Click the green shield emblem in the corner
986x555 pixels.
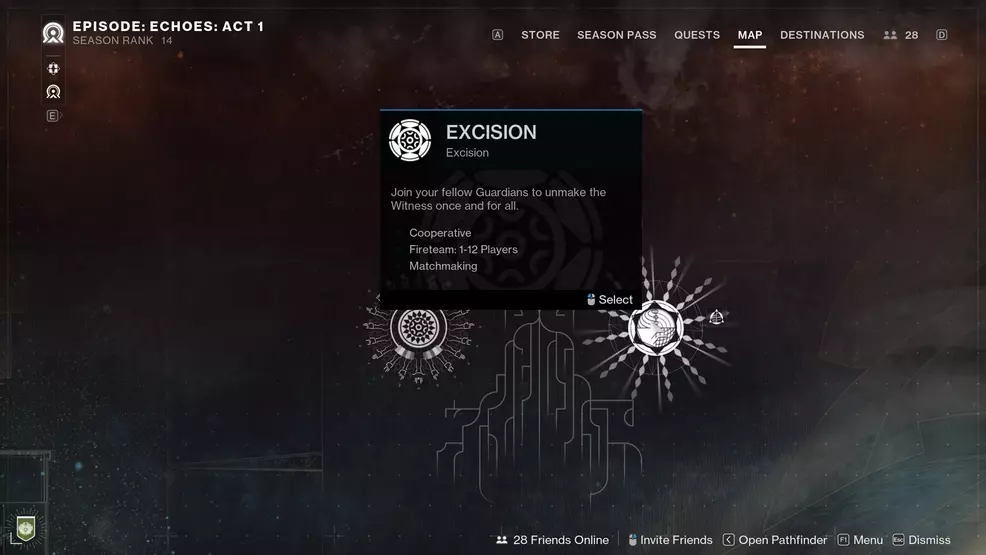pyautogui.click(x=26, y=529)
